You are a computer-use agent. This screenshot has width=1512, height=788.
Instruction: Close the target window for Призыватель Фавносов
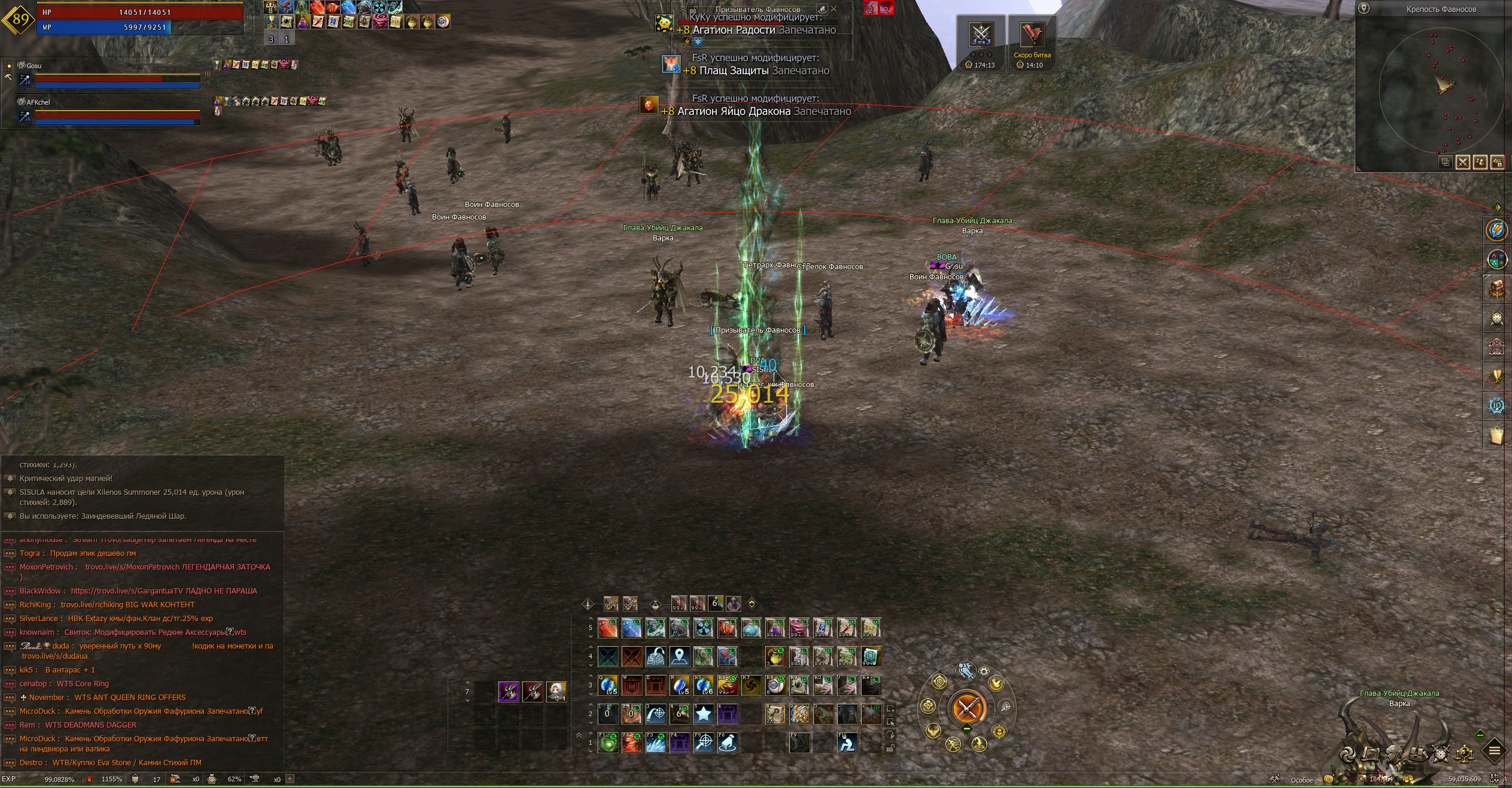(833, 9)
